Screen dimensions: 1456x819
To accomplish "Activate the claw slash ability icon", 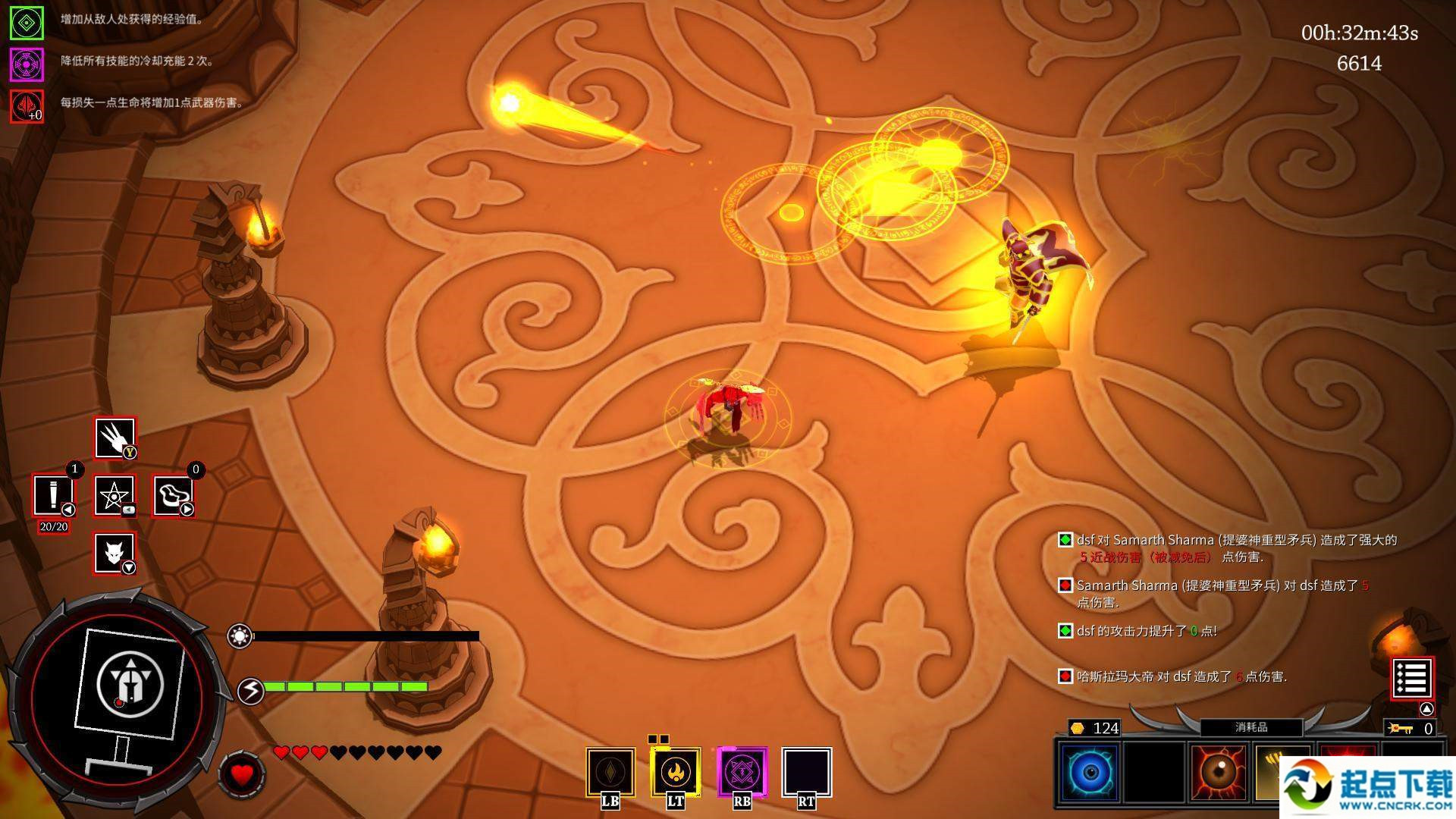I will (115, 438).
